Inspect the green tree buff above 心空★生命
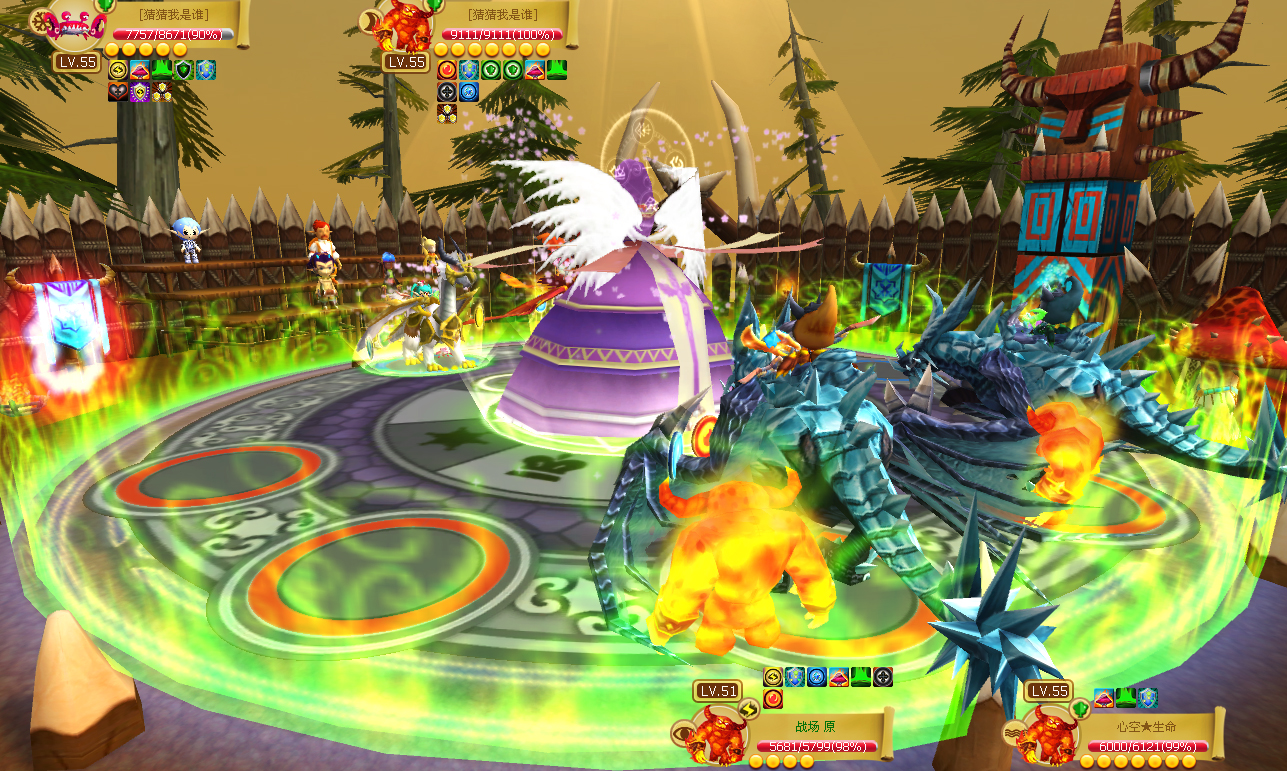This screenshot has height=771, width=1287. click(x=1126, y=698)
